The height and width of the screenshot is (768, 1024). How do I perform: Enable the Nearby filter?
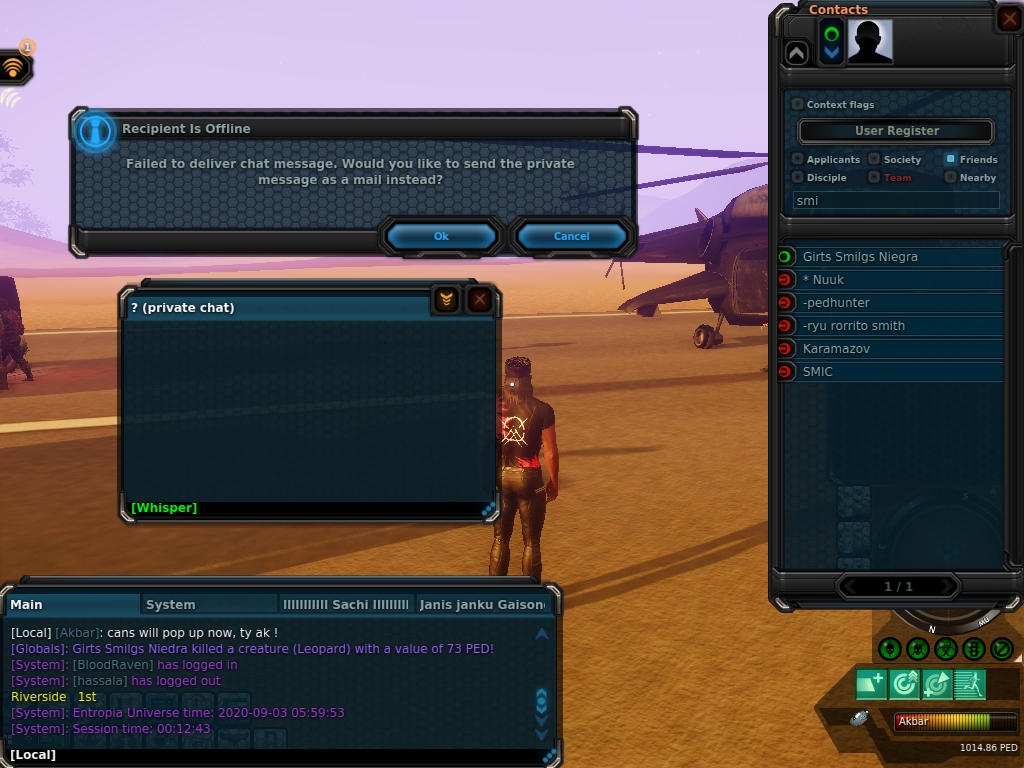click(x=950, y=177)
